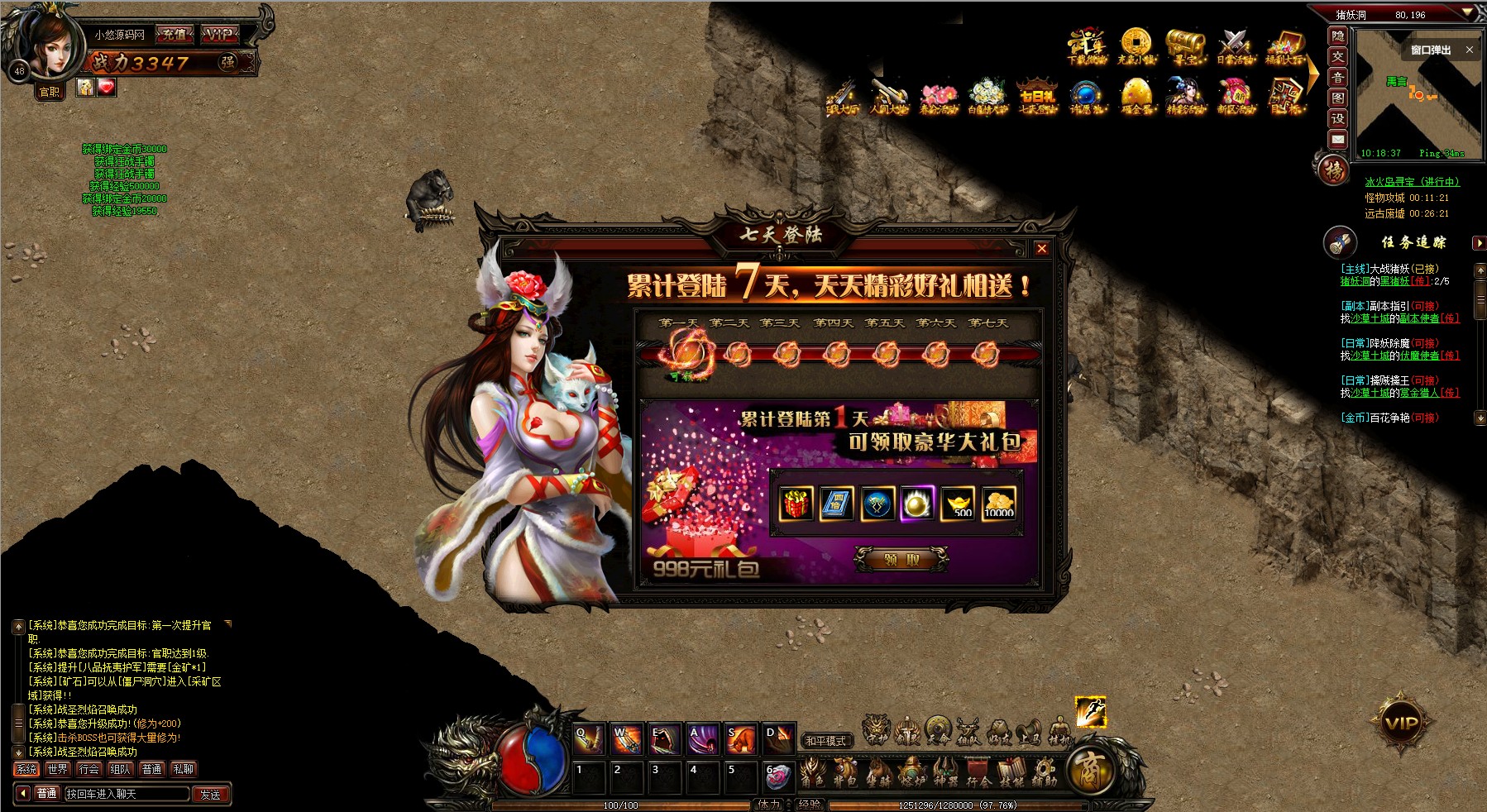Open the 坐骑 mount menu
Viewport: 1487px width, 812px height.
pyautogui.click(x=877, y=773)
